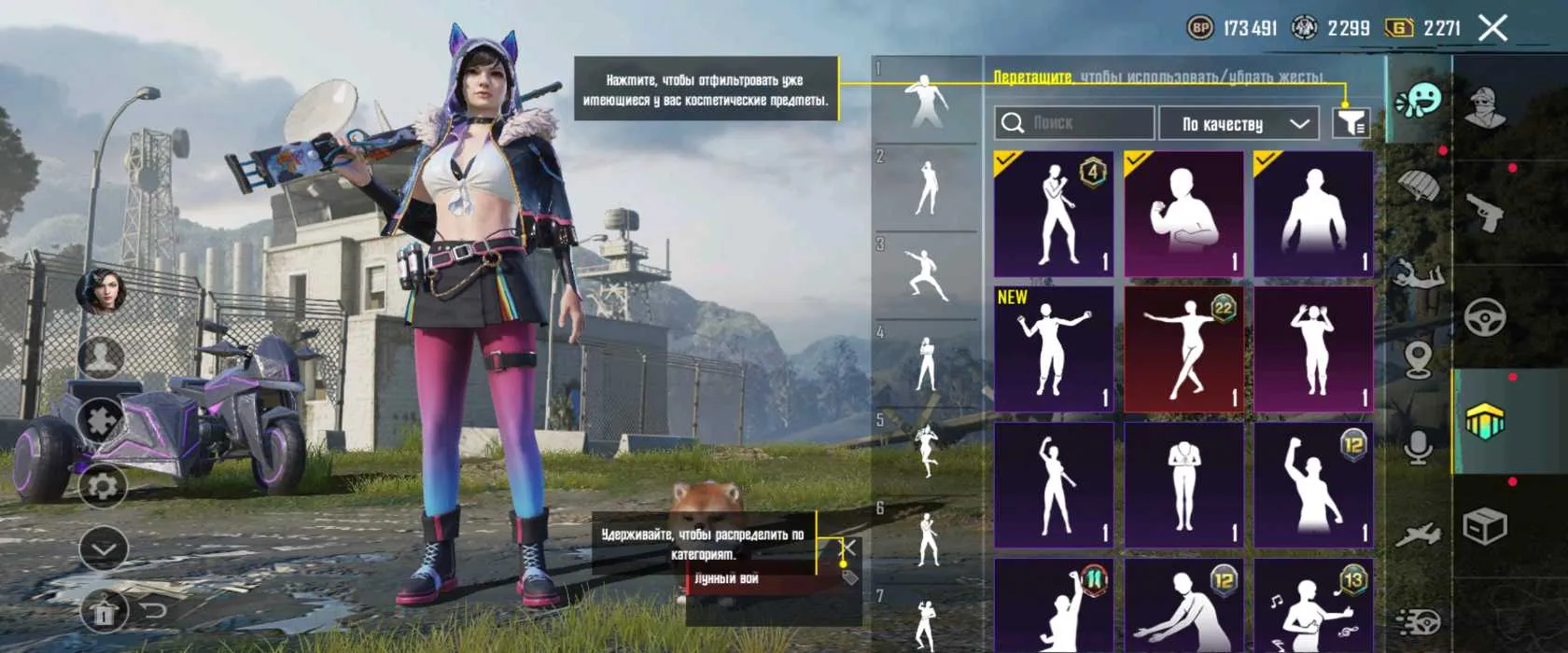Click the emote search field
Screen dimensions: 1568x653
(1074, 123)
